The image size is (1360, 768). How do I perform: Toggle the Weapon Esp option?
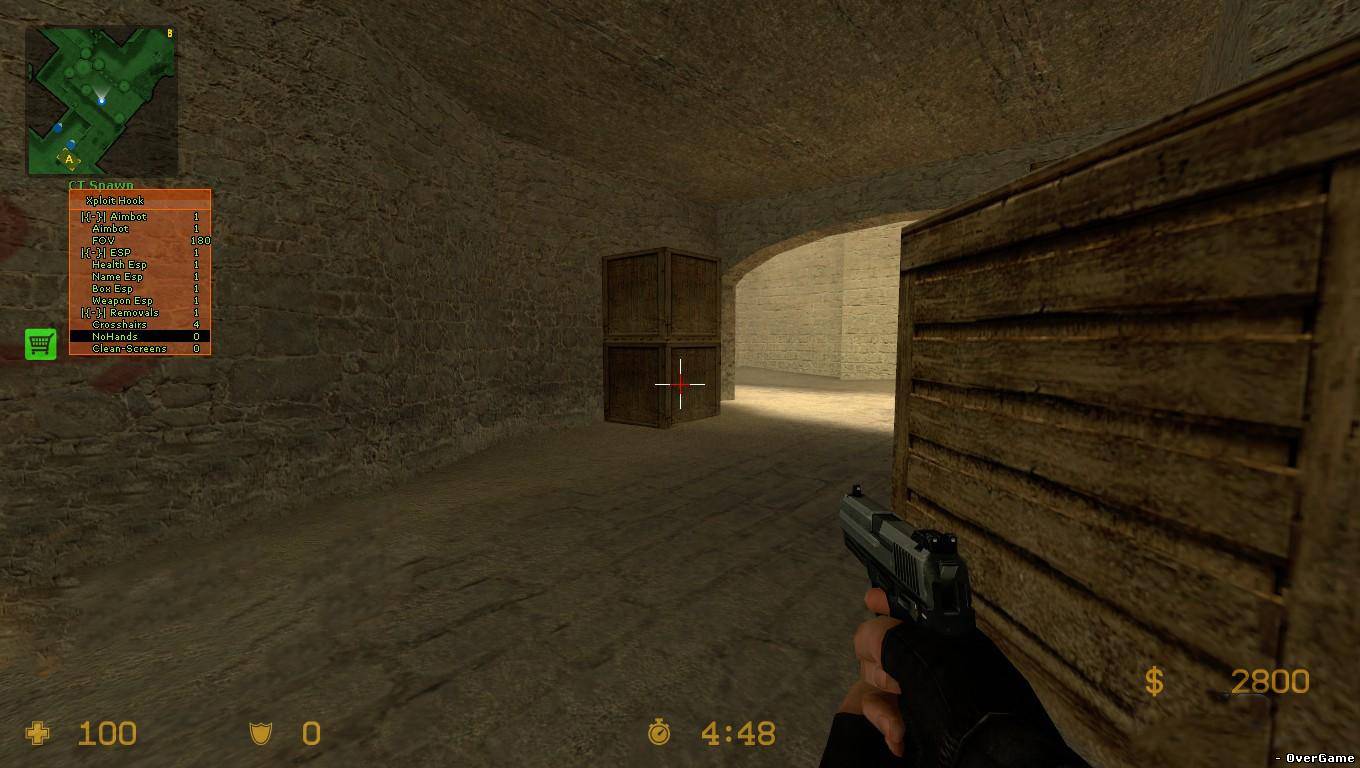coord(122,301)
